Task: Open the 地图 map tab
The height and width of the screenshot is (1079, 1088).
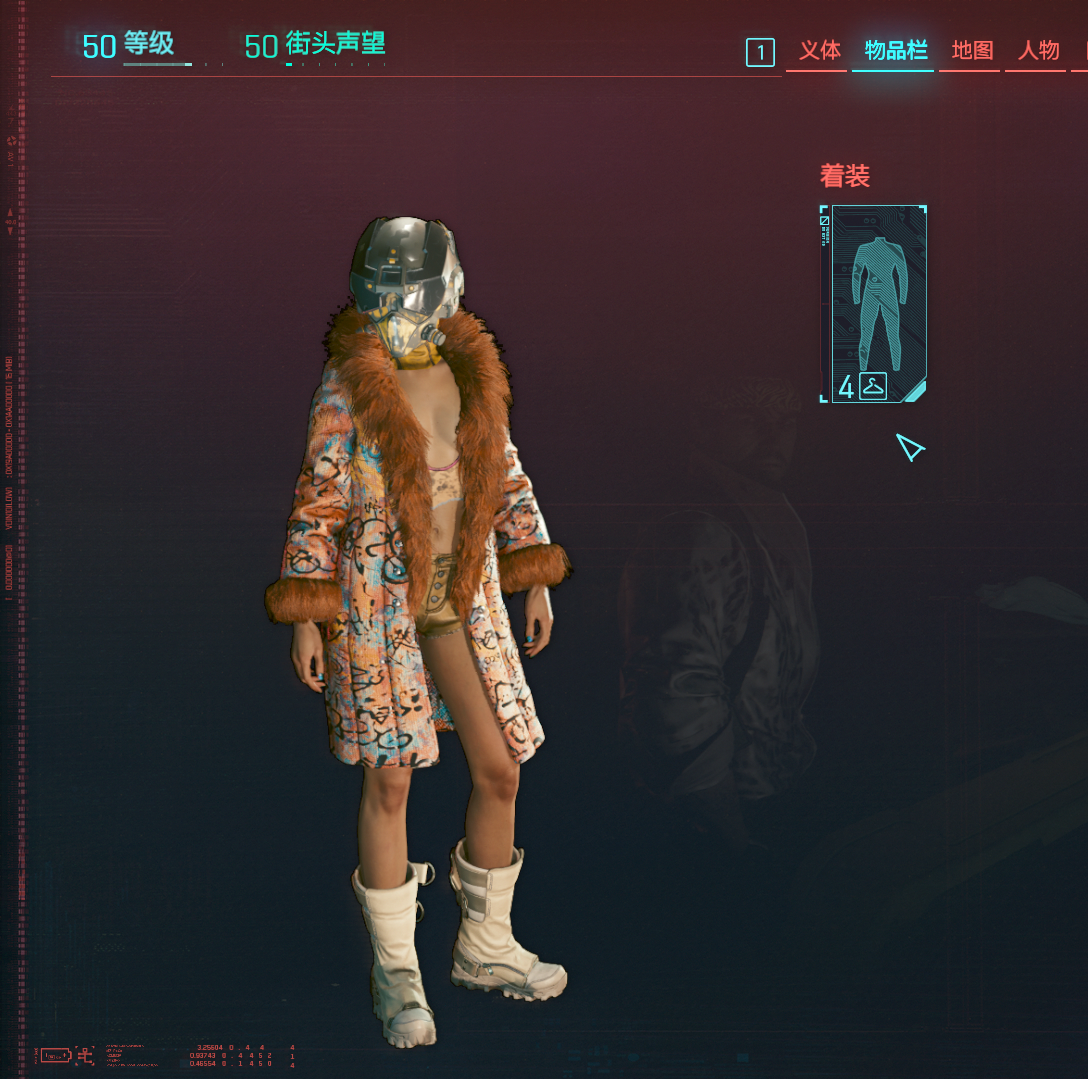Action: point(971,51)
